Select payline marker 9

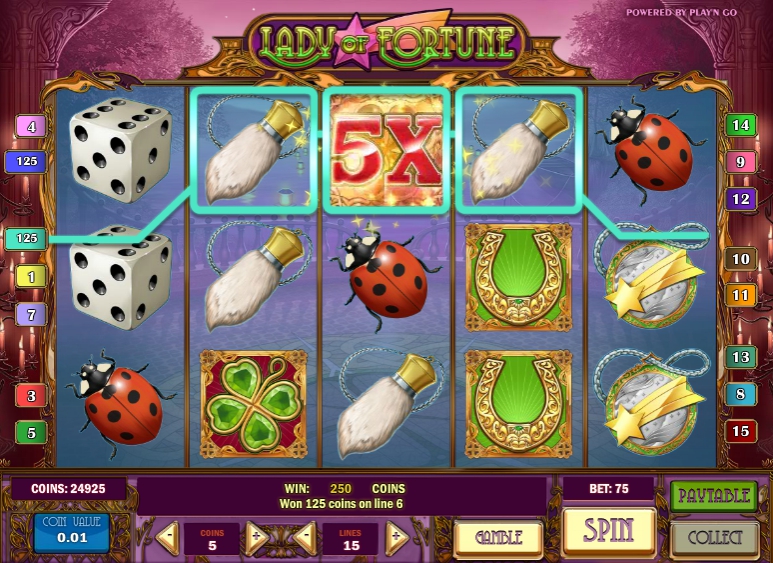[x=740, y=161]
